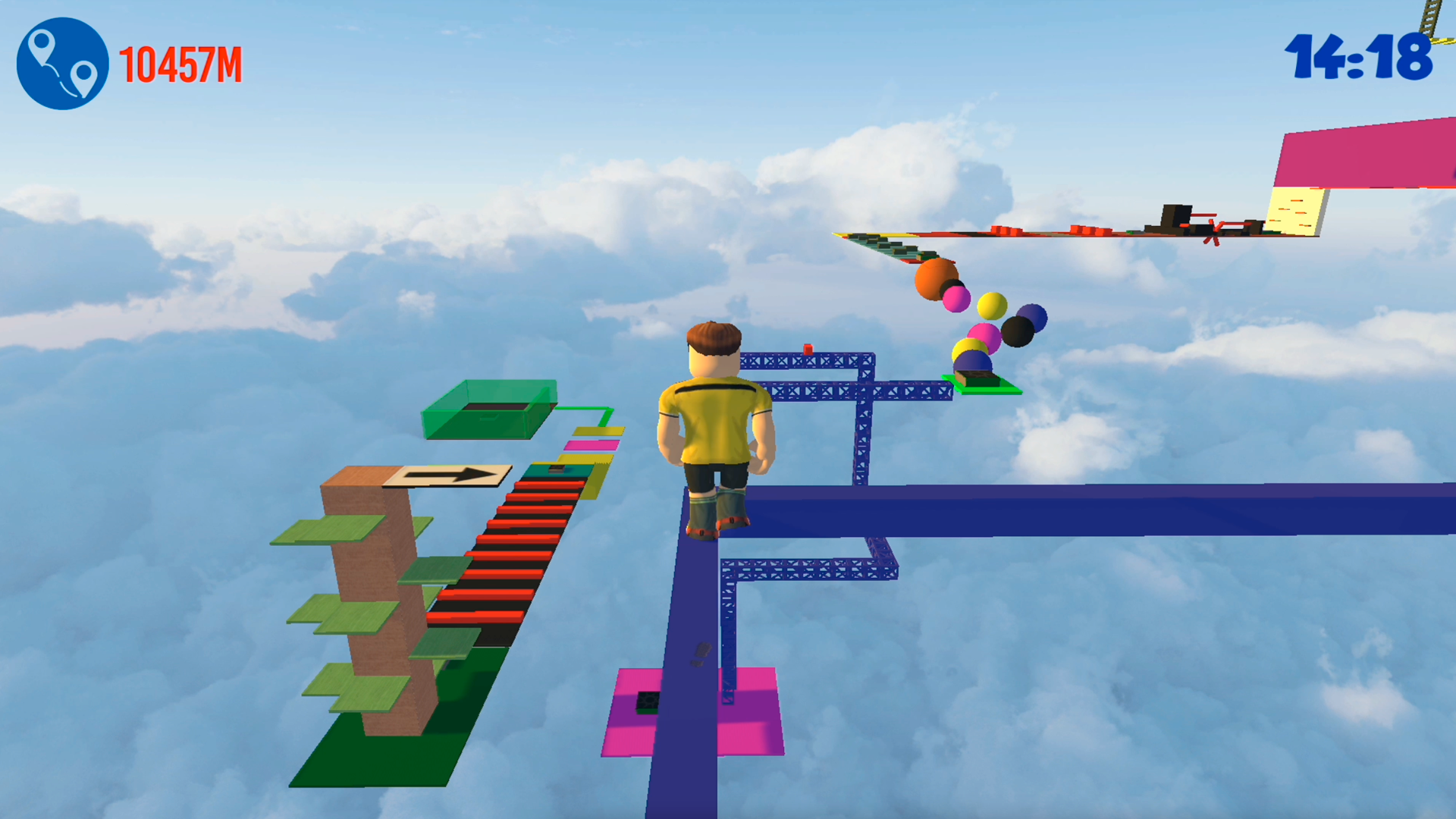Click the yellow ladder at top right corner
The image size is (1456, 819).
tap(1429, 15)
